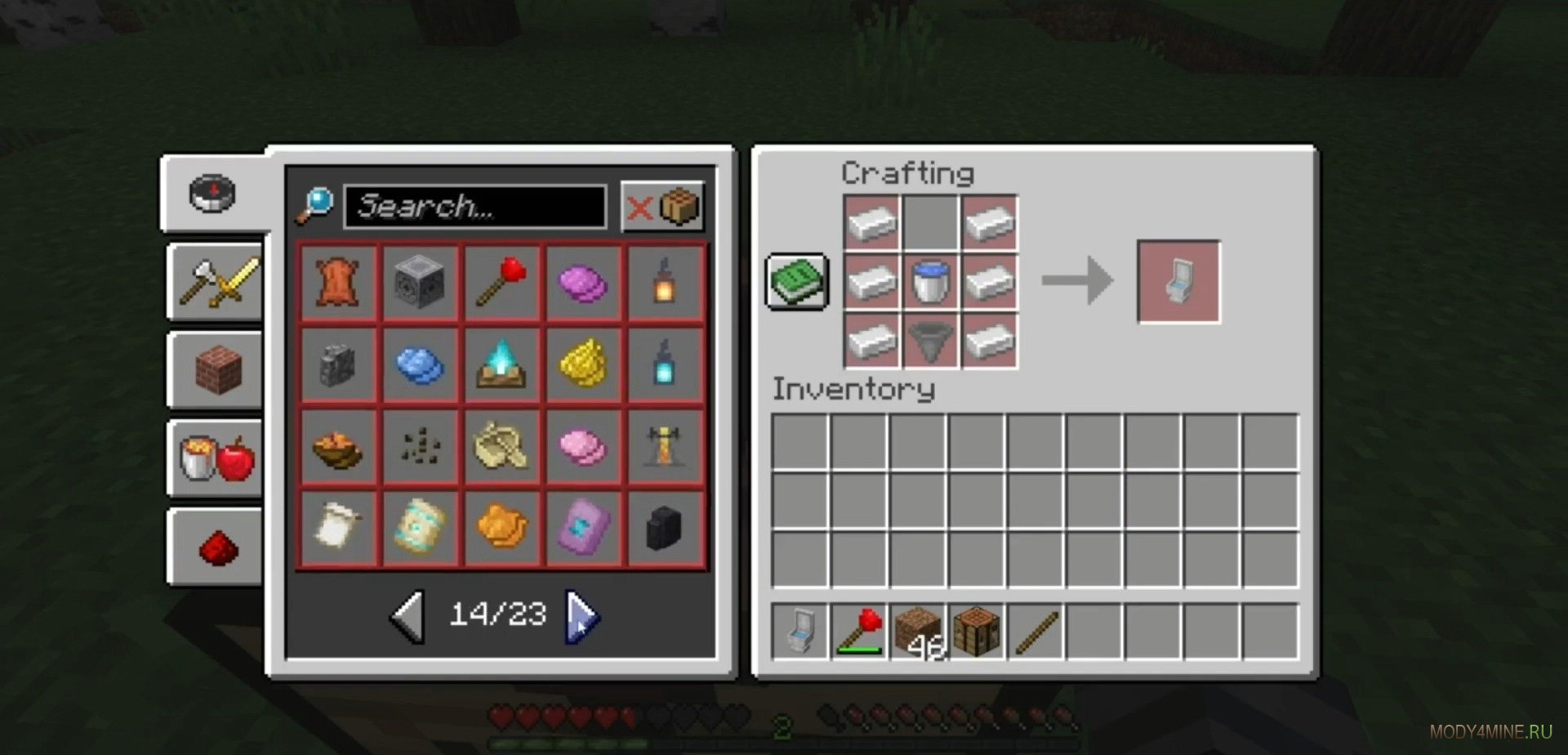Image resolution: width=1568 pixels, height=755 pixels.
Task: Pick the crafting table hotbar slot
Action: 977,631
